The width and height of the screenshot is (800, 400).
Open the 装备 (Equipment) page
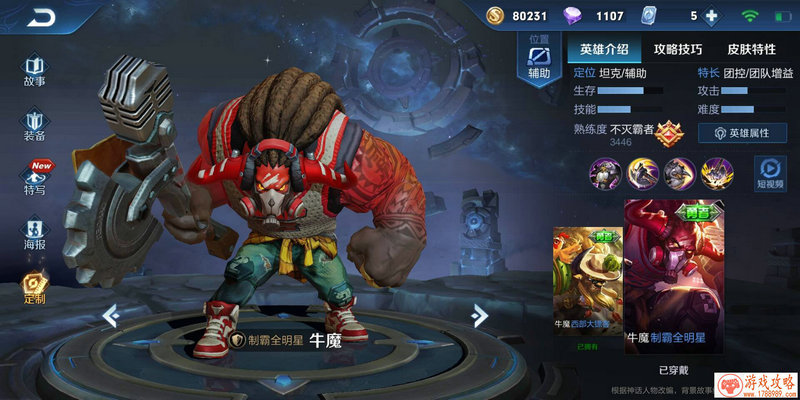35,125
